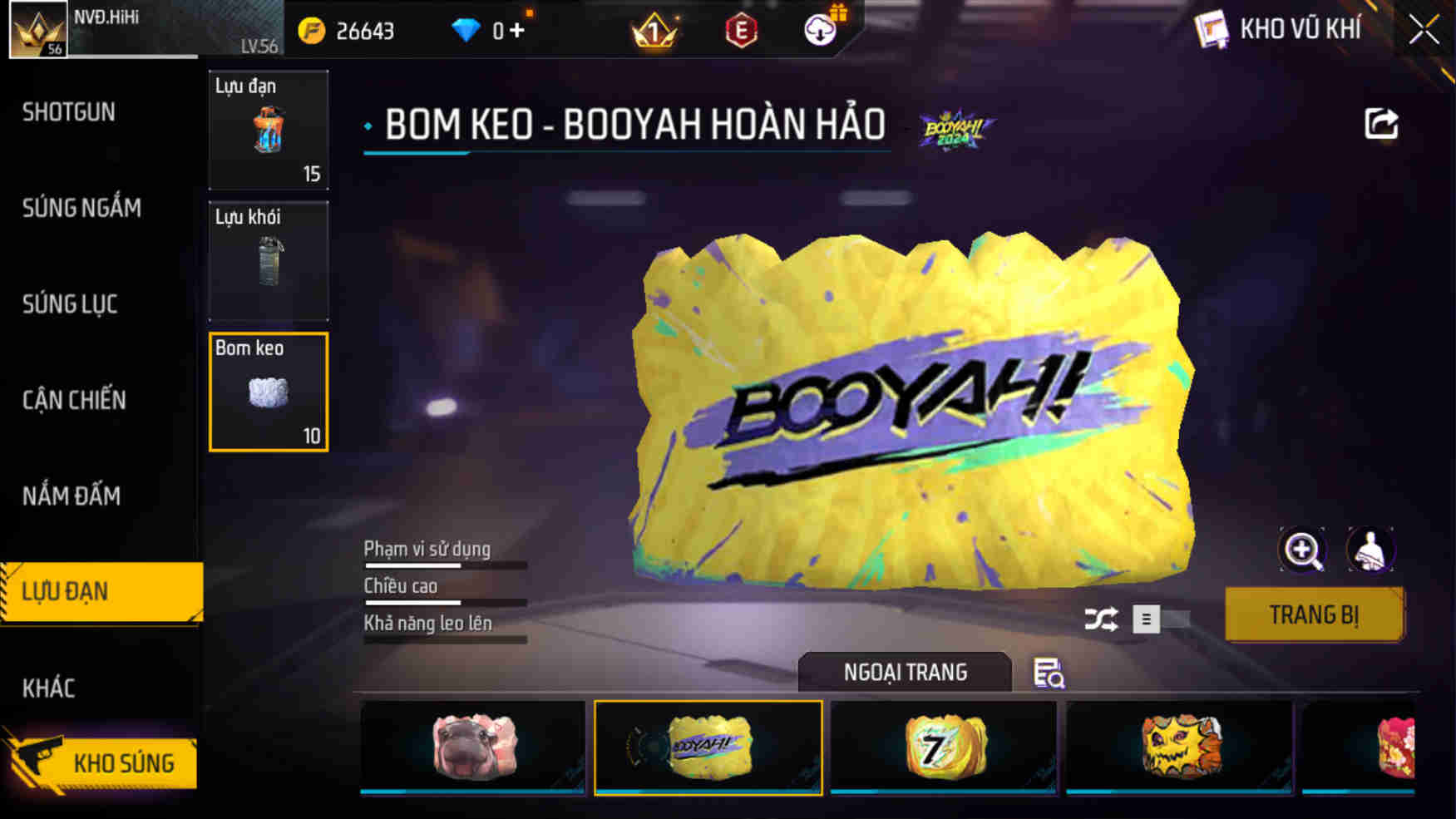This screenshot has height=819, width=1456.
Task: Expand the KHÁC category in sidebar
Action: pos(50,687)
